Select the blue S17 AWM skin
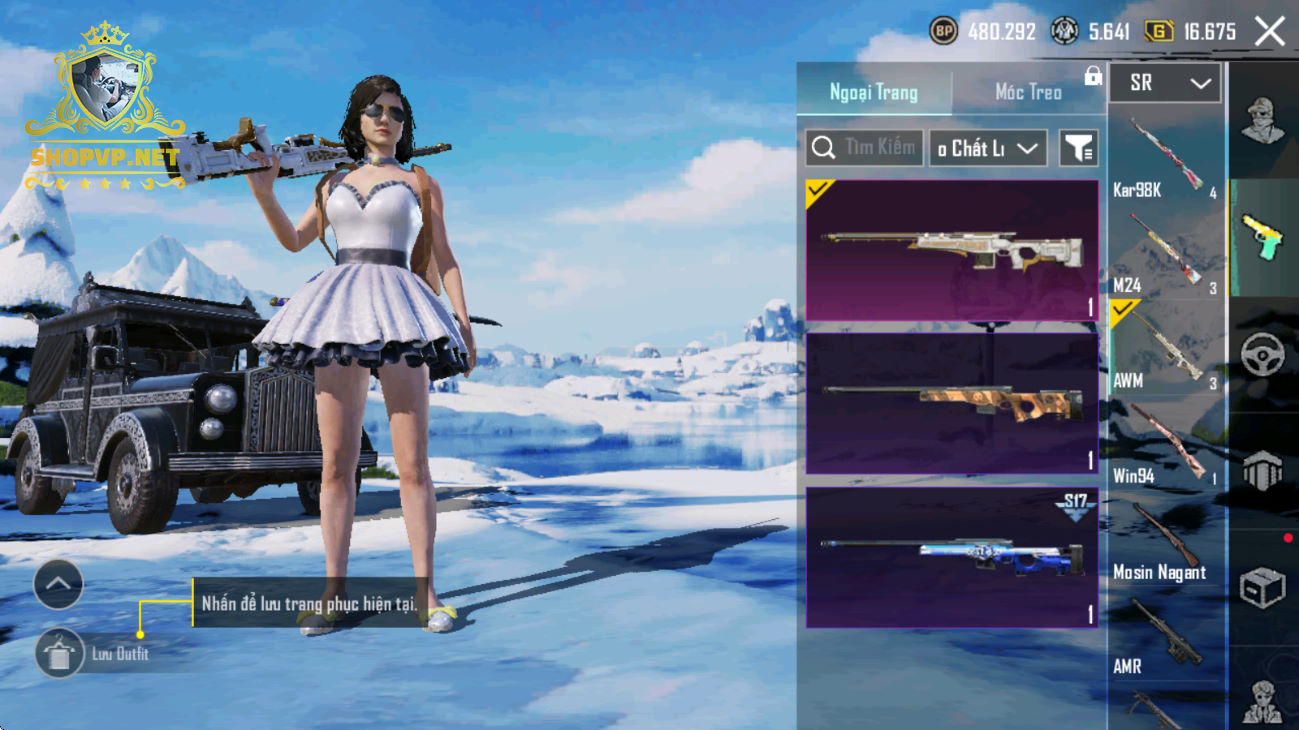Viewport: 1299px width, 730px height. [951, 557]
